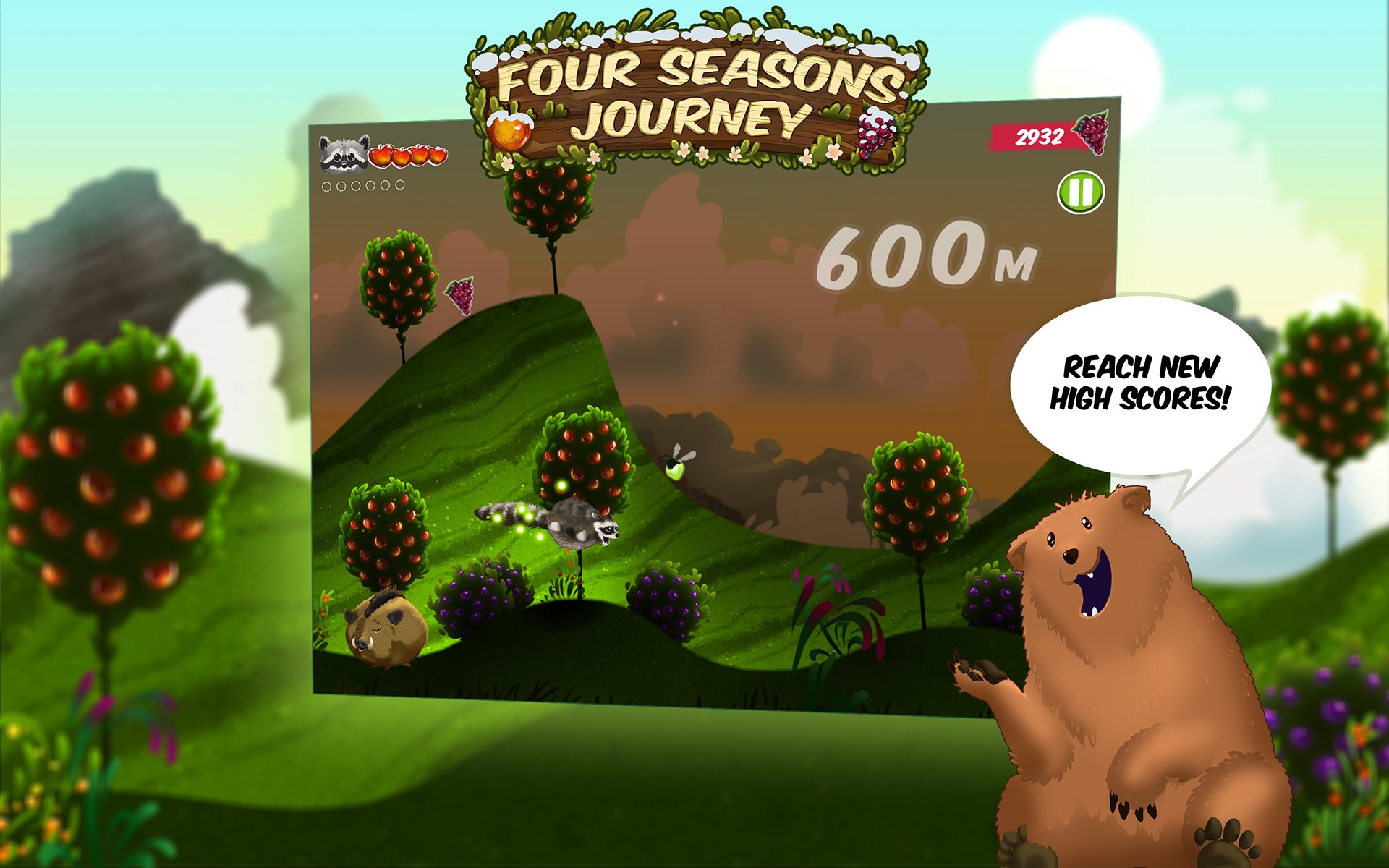This screenshot has width=1389, height=868.
Task: Select the Four Seasons Journey title sign
Action: (694, 87)
